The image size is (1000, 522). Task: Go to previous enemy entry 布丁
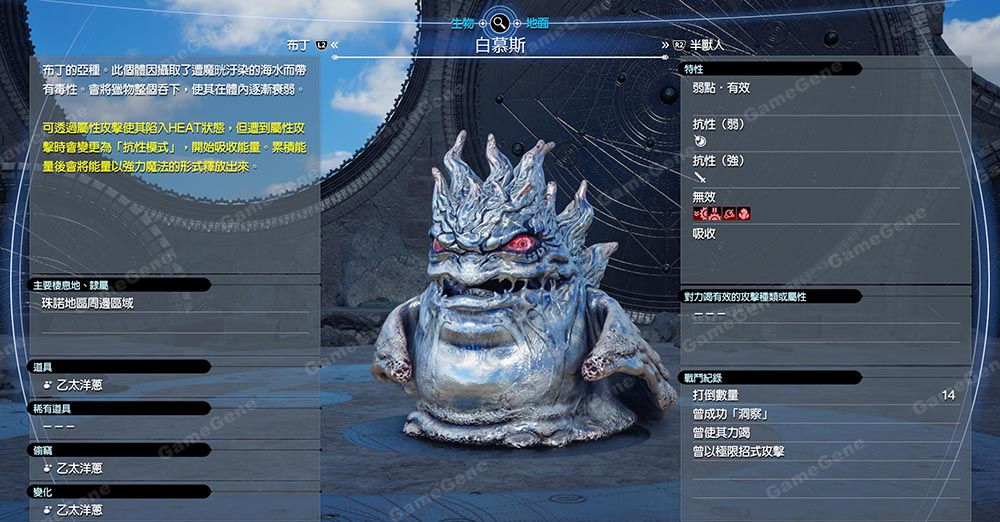point(299,45)
